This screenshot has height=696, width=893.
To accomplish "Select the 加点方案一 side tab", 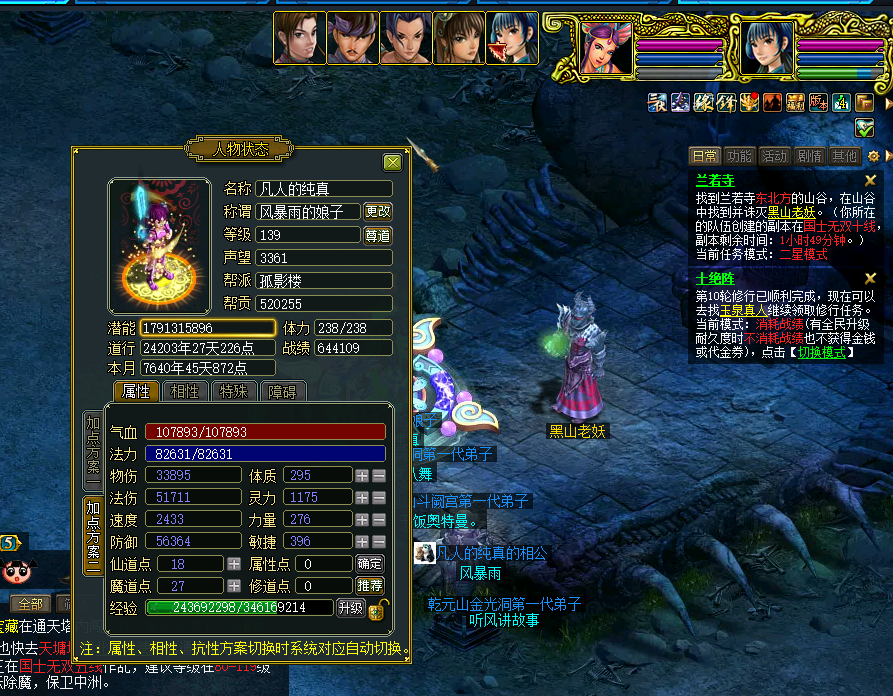I will (x=93, y=450).
